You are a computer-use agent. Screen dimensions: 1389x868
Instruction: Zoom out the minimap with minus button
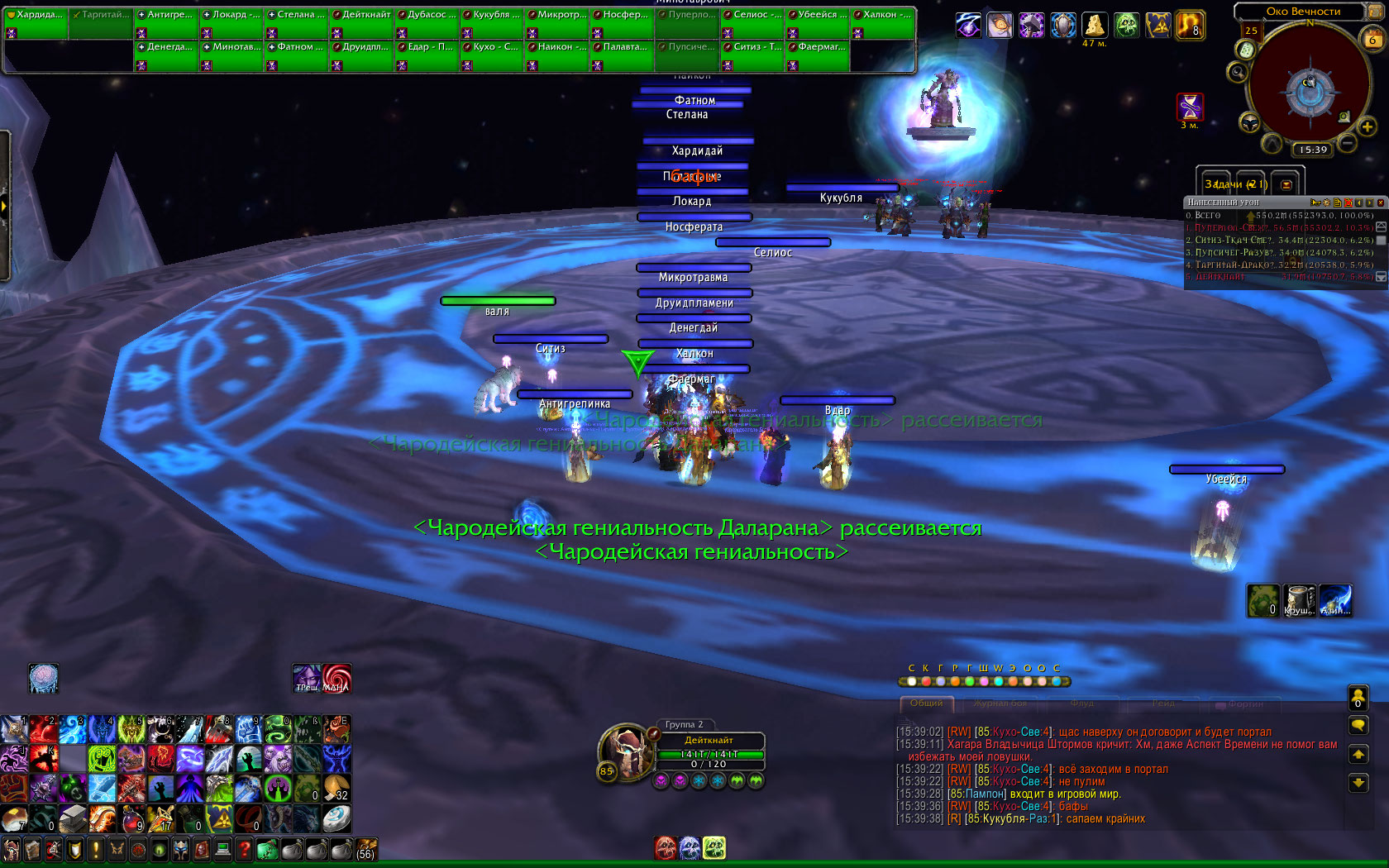[x=1347, y=143]
